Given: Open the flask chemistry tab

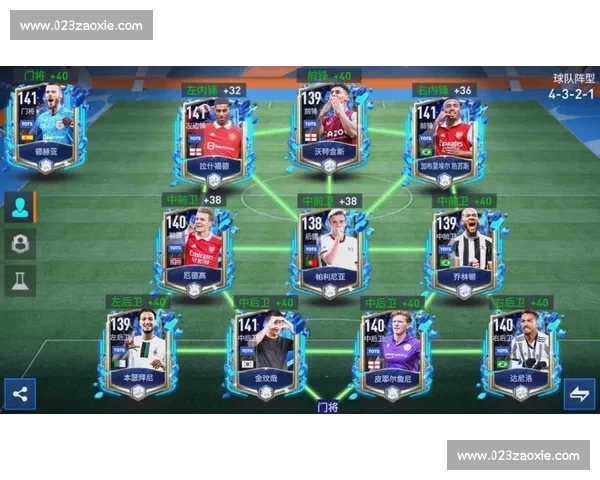Looking at the screenshot, I should pyautogui.click(x=20, y=282).
